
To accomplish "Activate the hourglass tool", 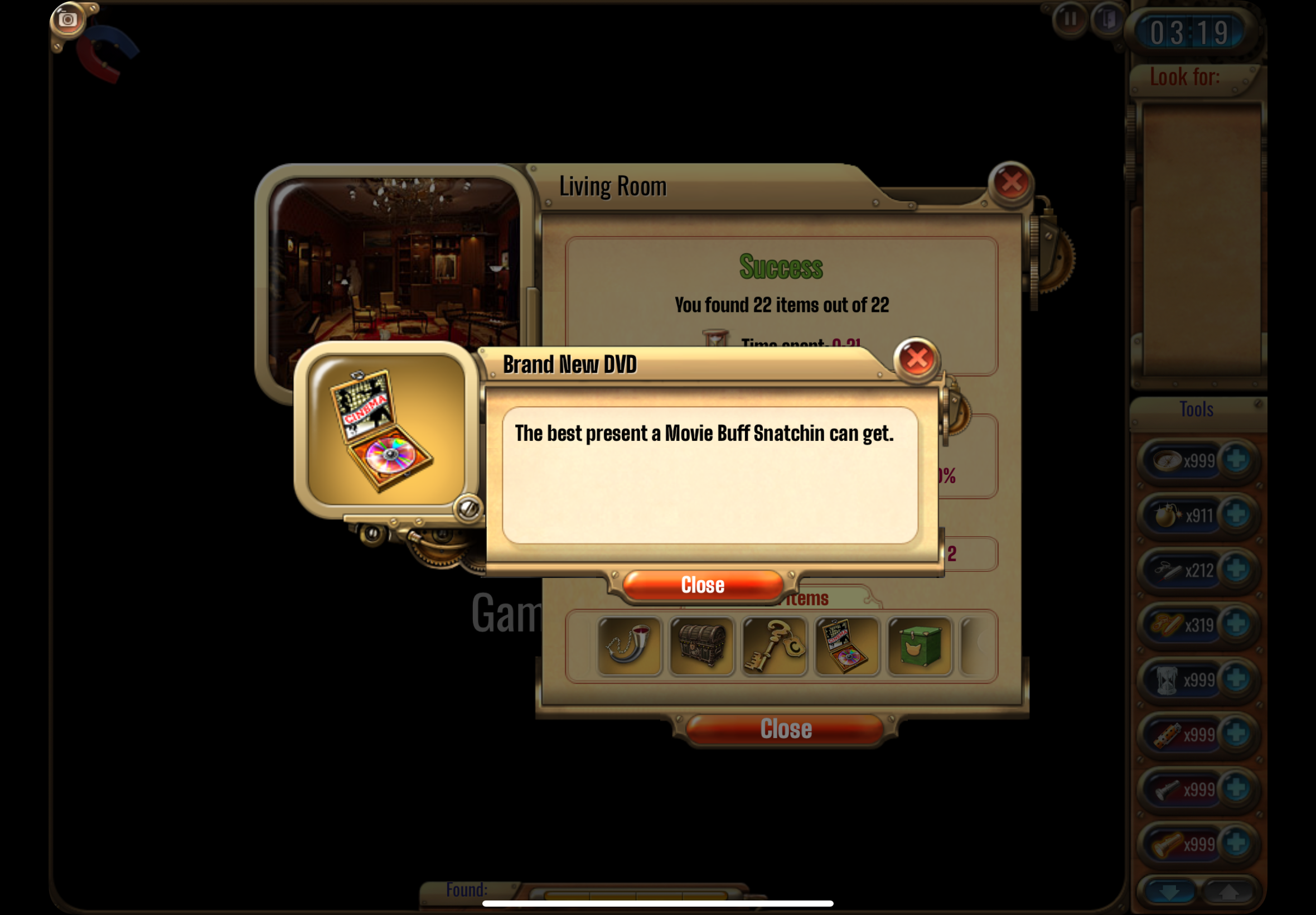I will [x=1167, y=680].
